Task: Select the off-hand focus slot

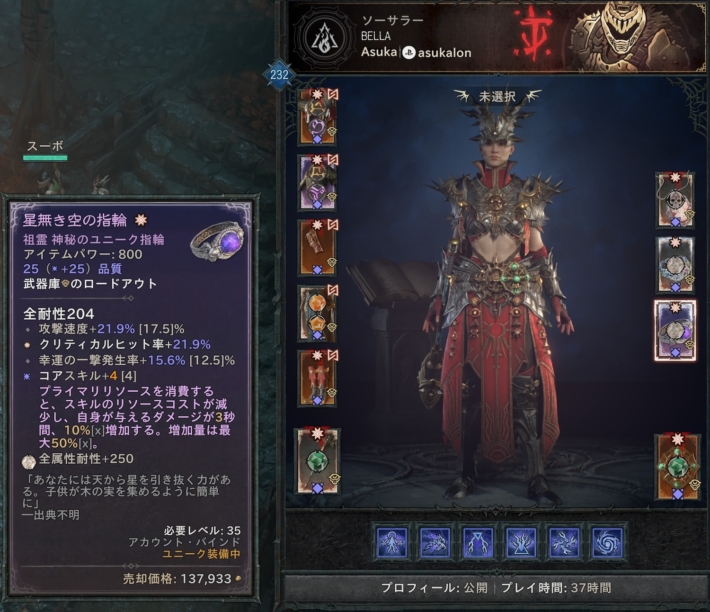Action: pyautogui.click(x=675, y=466)
